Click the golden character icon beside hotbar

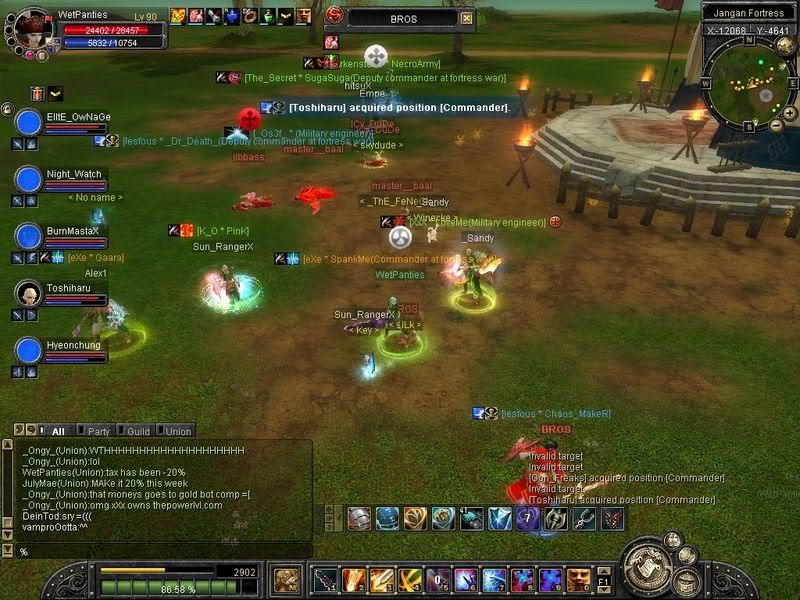[286, 579]
